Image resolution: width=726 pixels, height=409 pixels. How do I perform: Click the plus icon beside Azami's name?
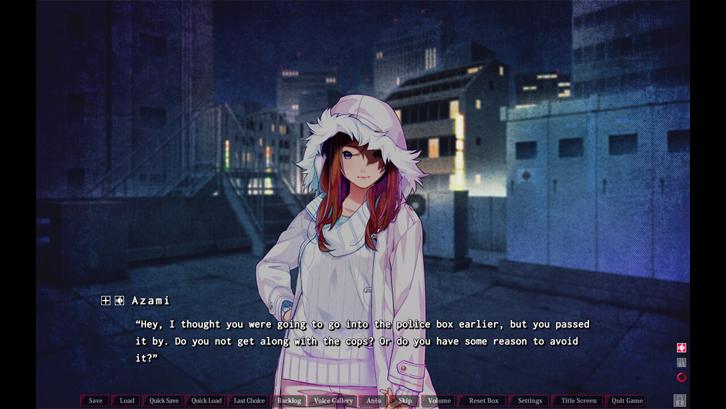[106, 300]
